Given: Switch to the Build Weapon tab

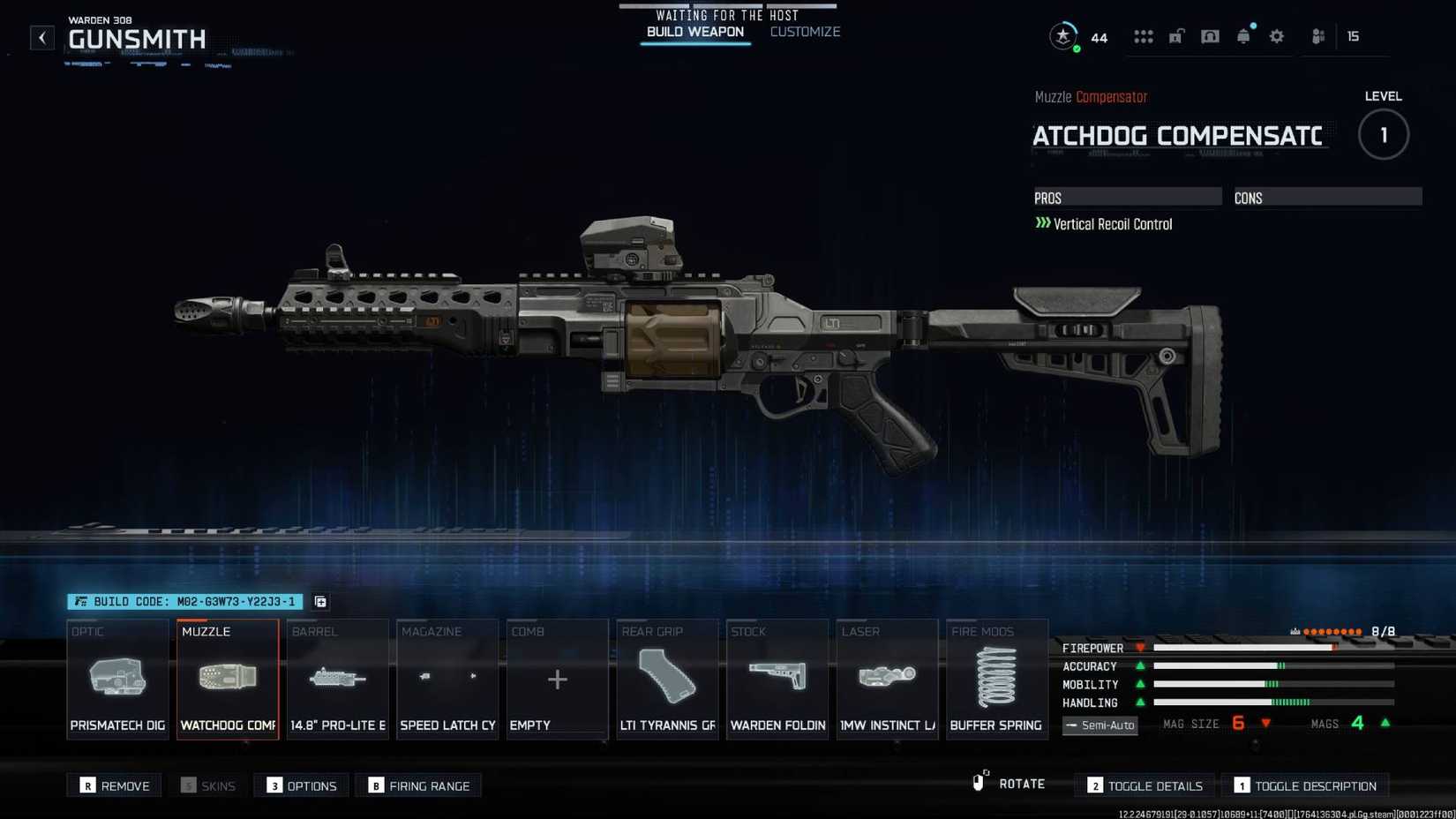Looking at the screenshot, I should click(x=695, y=32).
